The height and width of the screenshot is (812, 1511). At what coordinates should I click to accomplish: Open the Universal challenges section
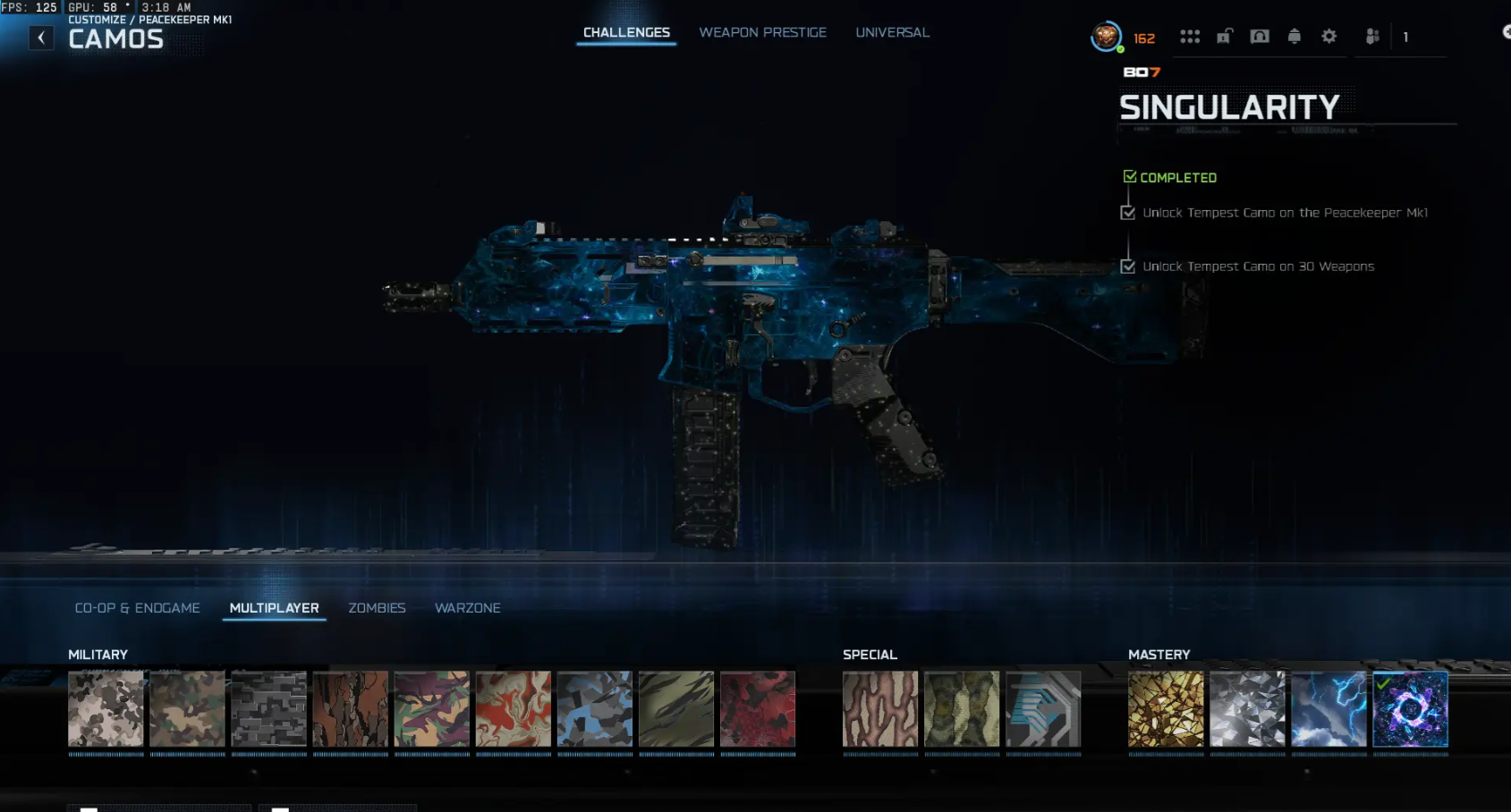click(x=891, y=32)
